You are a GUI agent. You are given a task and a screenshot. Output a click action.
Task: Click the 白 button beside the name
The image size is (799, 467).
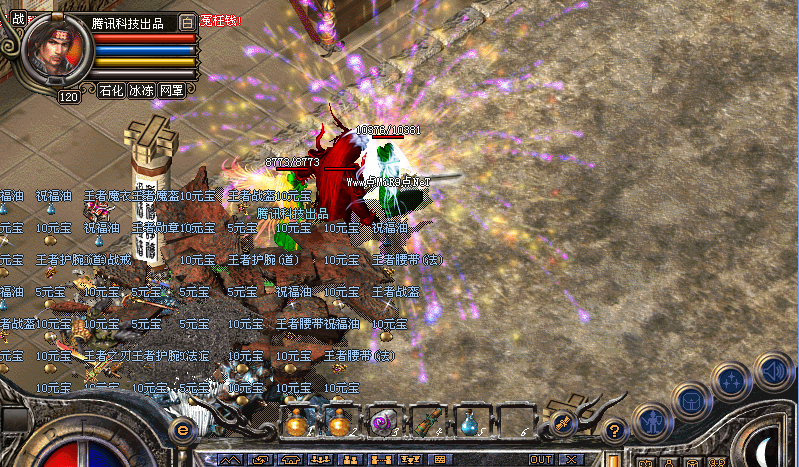click(187, 22)
